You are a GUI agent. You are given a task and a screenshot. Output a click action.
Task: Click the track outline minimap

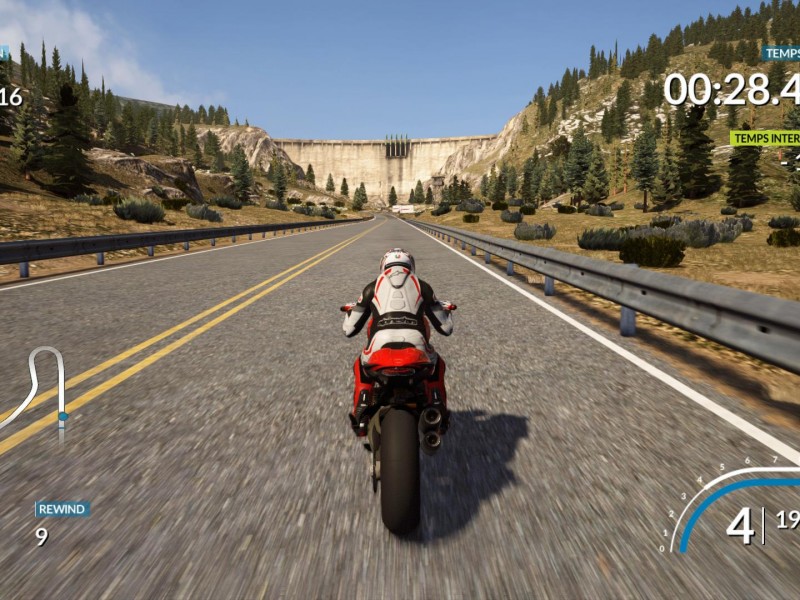40,391
